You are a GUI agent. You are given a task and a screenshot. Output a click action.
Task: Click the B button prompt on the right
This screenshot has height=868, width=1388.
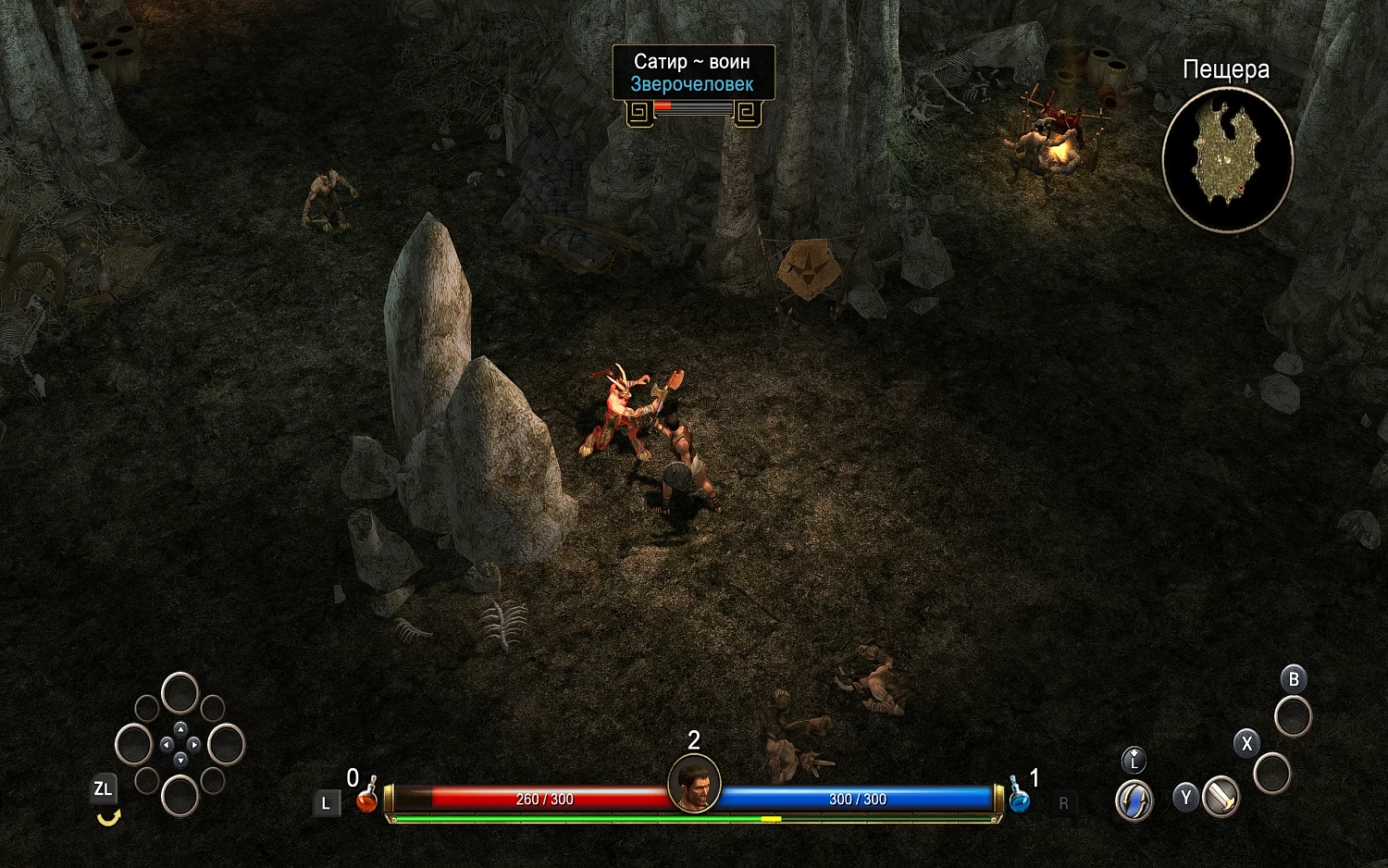[1294, 679]
